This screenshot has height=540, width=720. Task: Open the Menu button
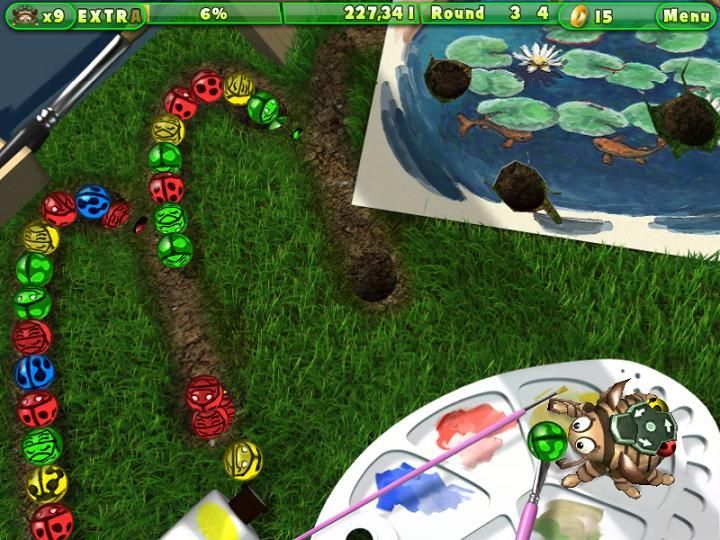686,15
